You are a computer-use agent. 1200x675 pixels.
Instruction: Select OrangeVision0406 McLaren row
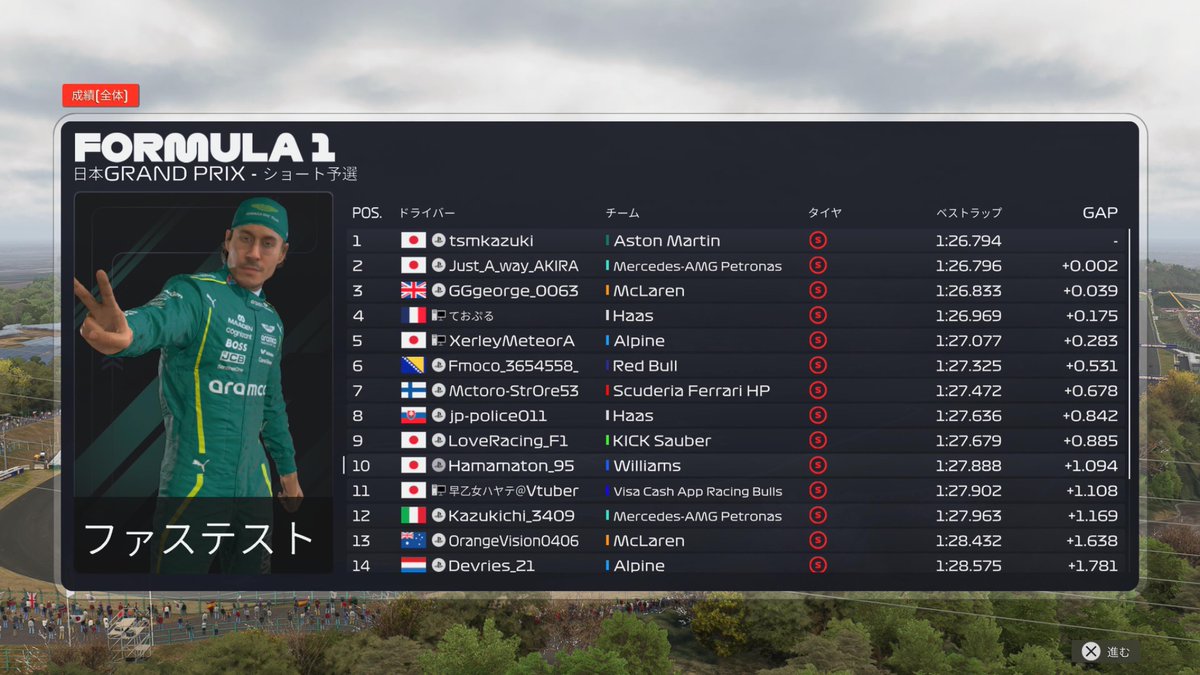pyautogui.click(x=736, y=541)
